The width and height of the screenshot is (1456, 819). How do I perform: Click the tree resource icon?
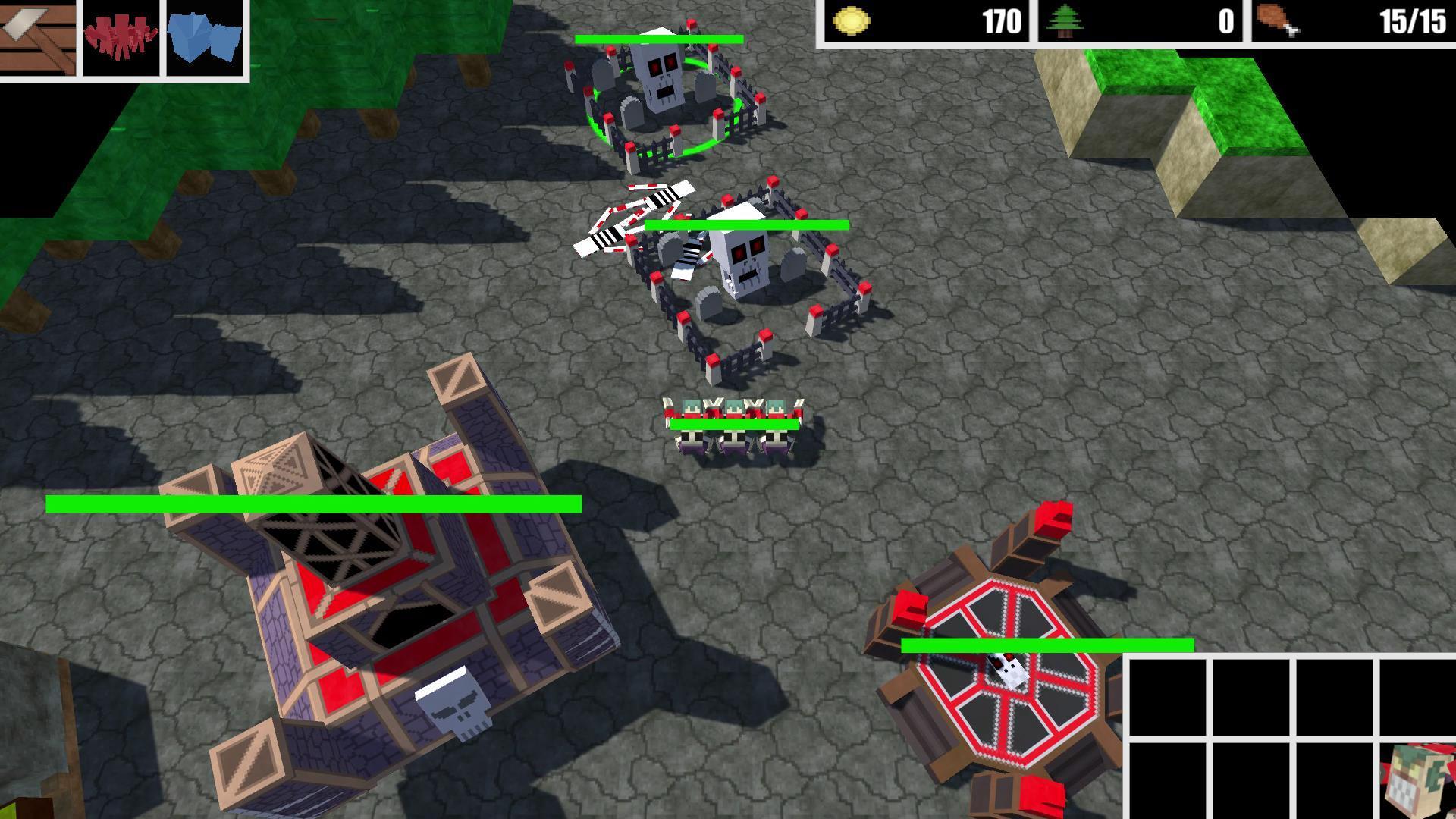[x=1066, y=20]
